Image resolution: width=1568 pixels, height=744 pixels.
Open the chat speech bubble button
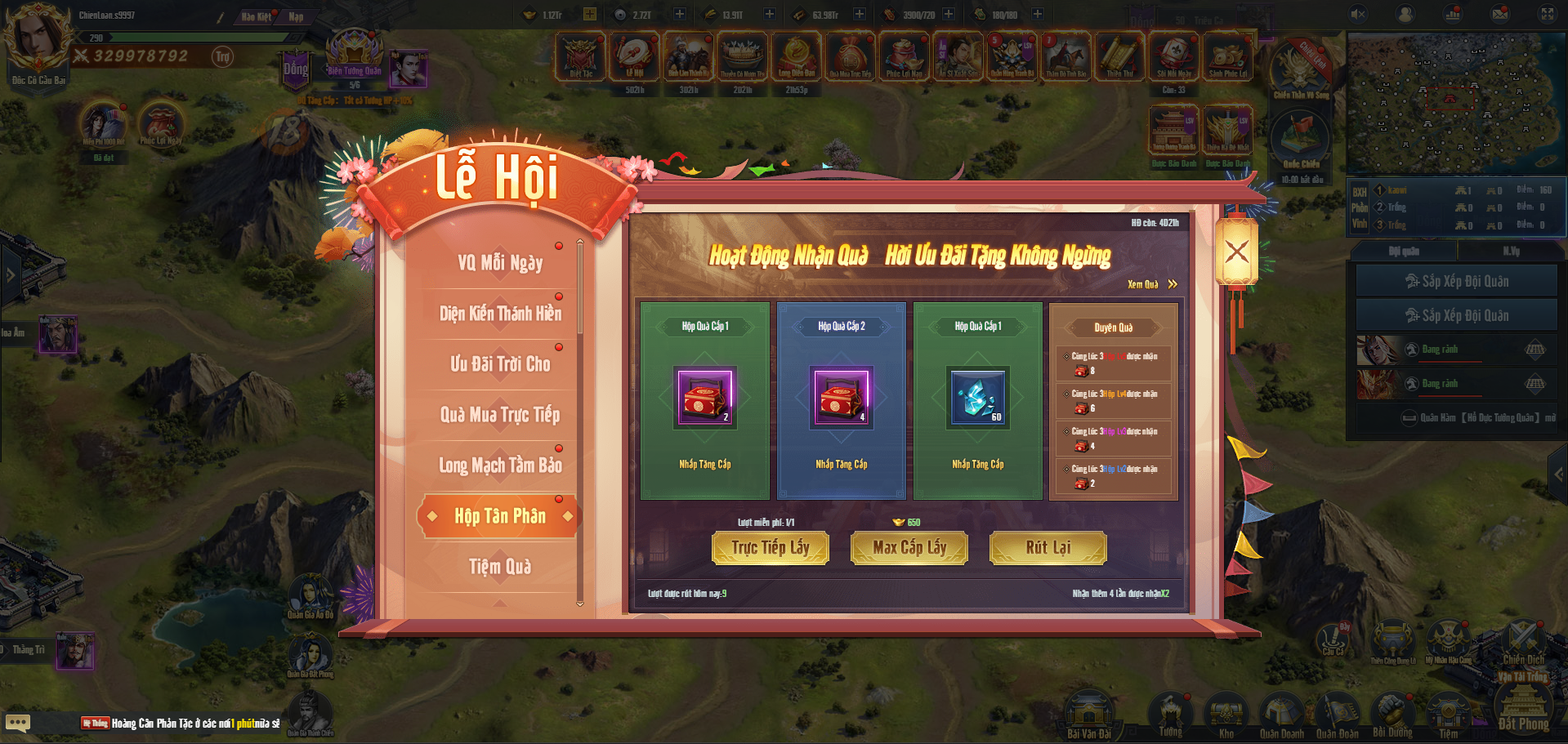pyautogui.click(x=18, y=723)
